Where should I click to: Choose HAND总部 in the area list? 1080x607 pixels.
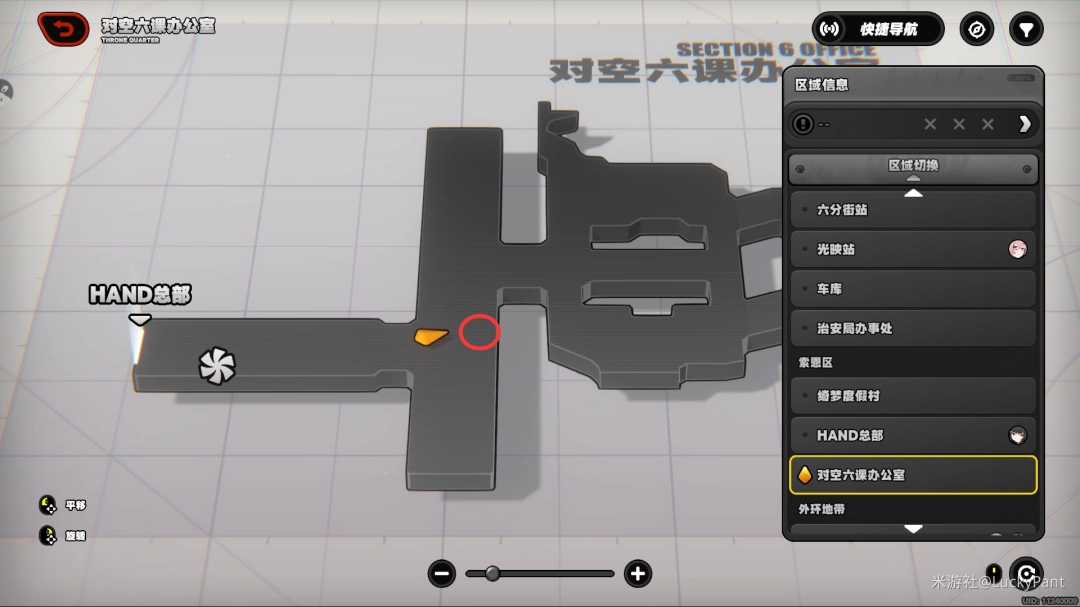click(913, 435)
